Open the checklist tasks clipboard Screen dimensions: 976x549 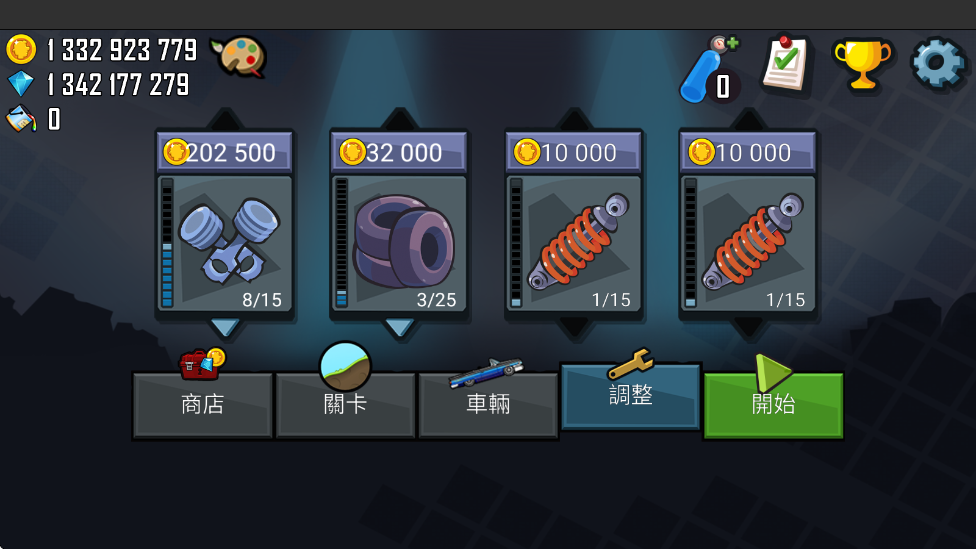pos(785,66)
